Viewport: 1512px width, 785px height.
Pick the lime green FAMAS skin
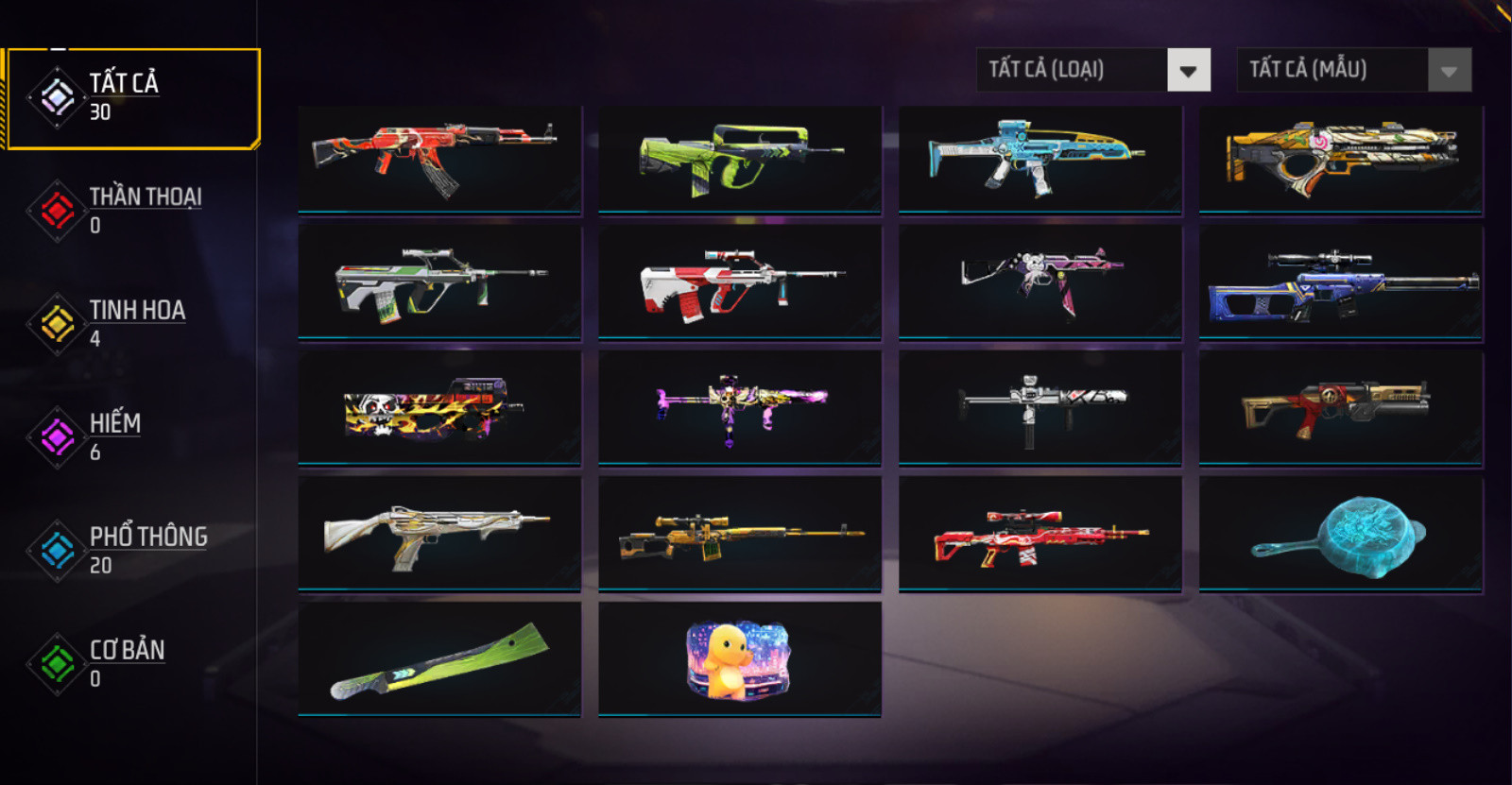740,159
